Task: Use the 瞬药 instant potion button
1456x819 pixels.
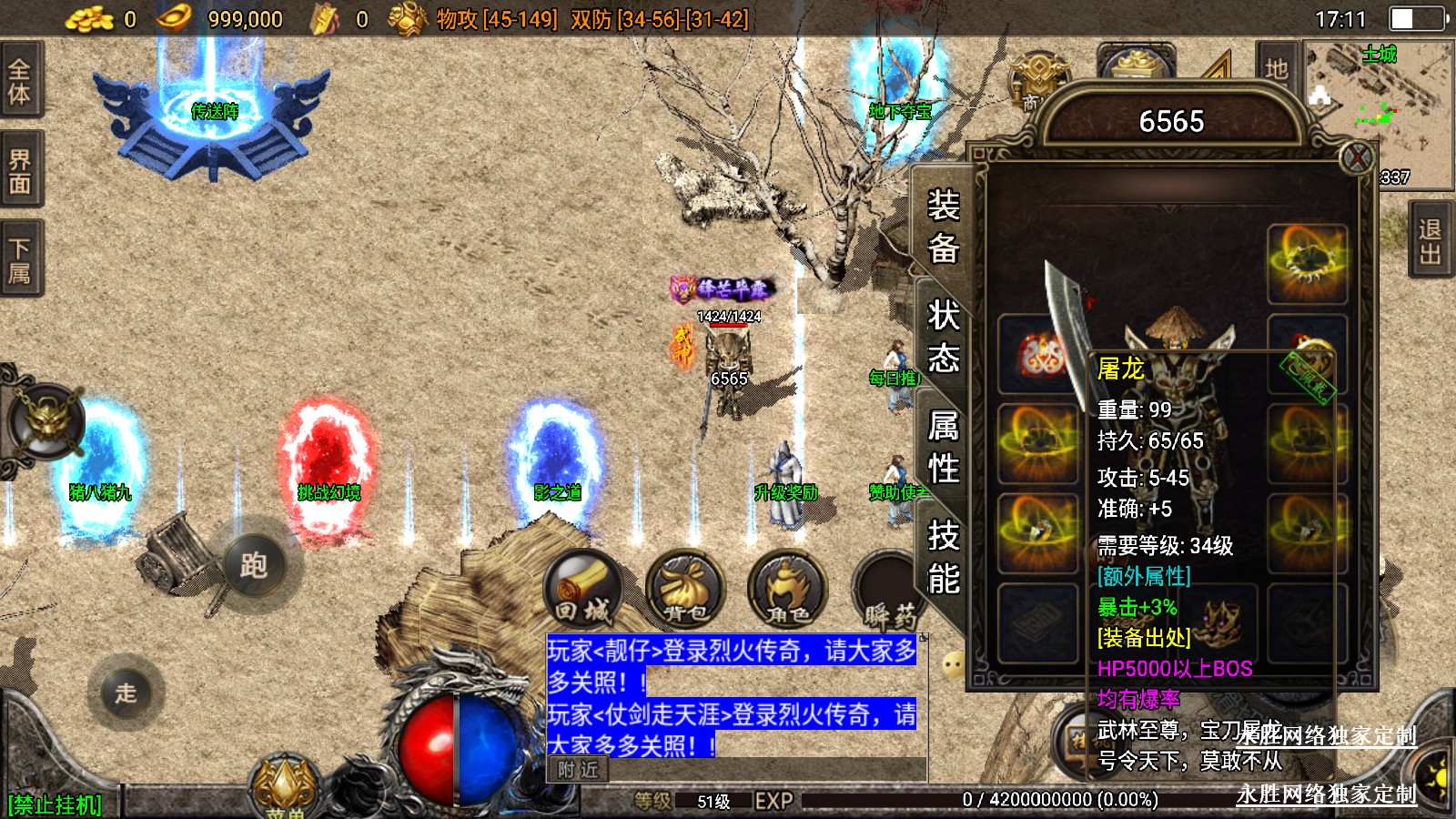Action: pyautogui.click(x=887, y=591)
